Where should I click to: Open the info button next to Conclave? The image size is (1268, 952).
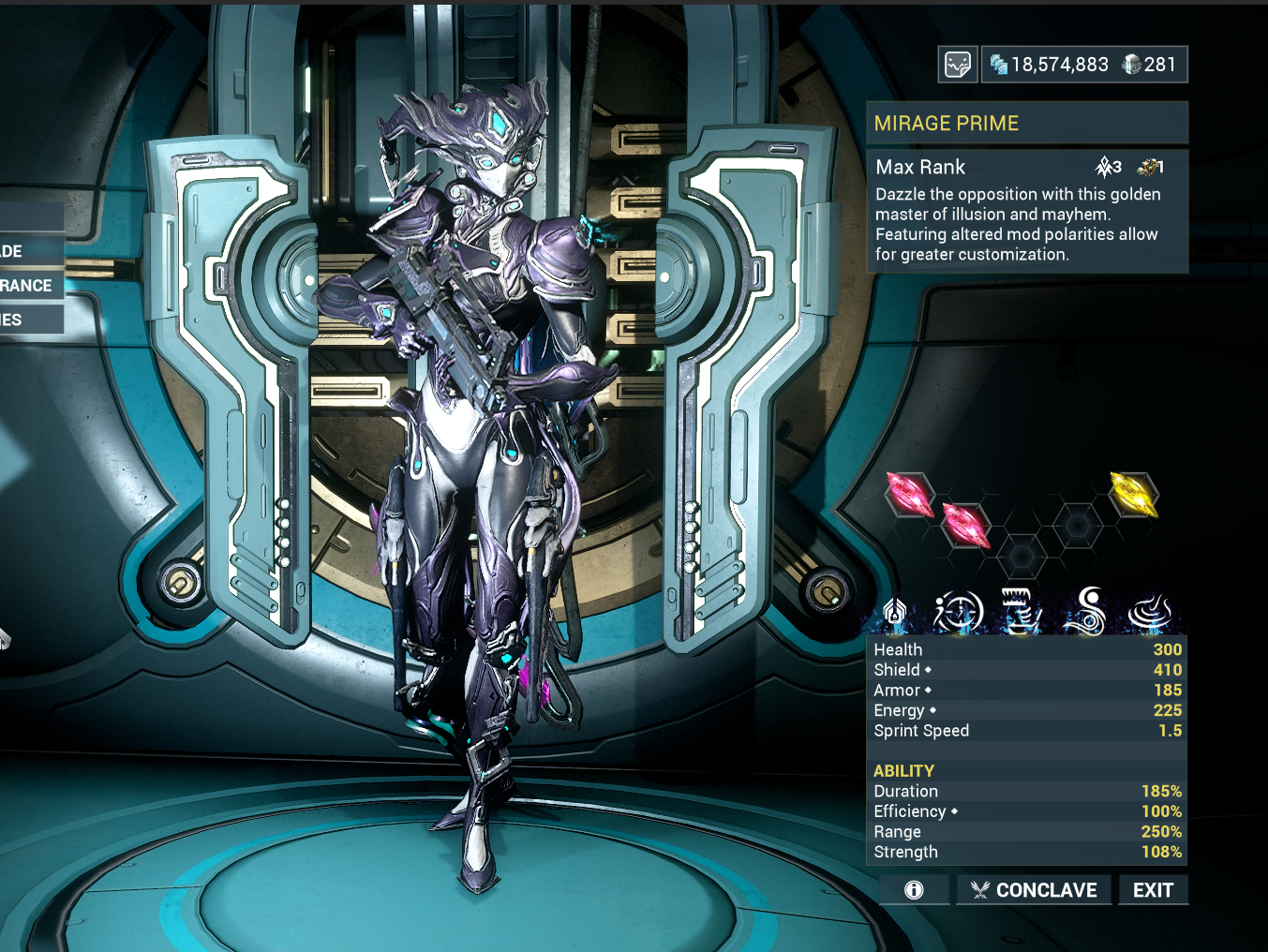pos(914,890)
